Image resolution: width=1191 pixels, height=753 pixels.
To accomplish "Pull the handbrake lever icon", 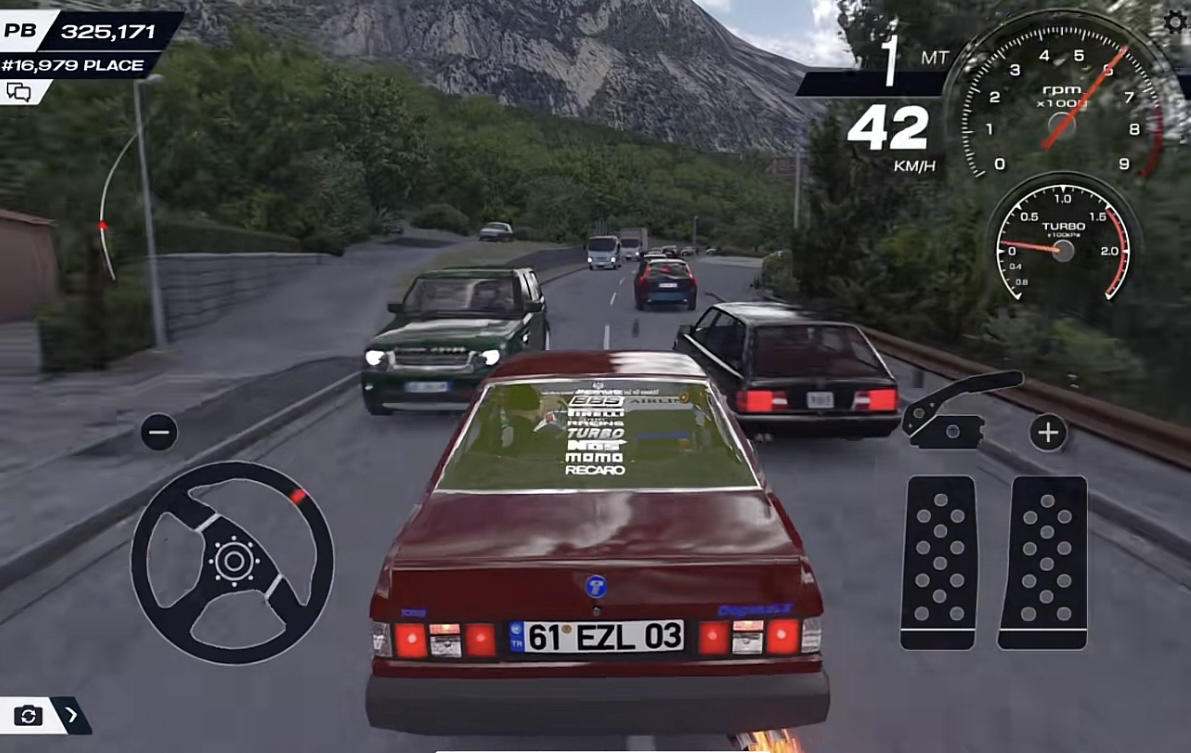I will (961, 408).
